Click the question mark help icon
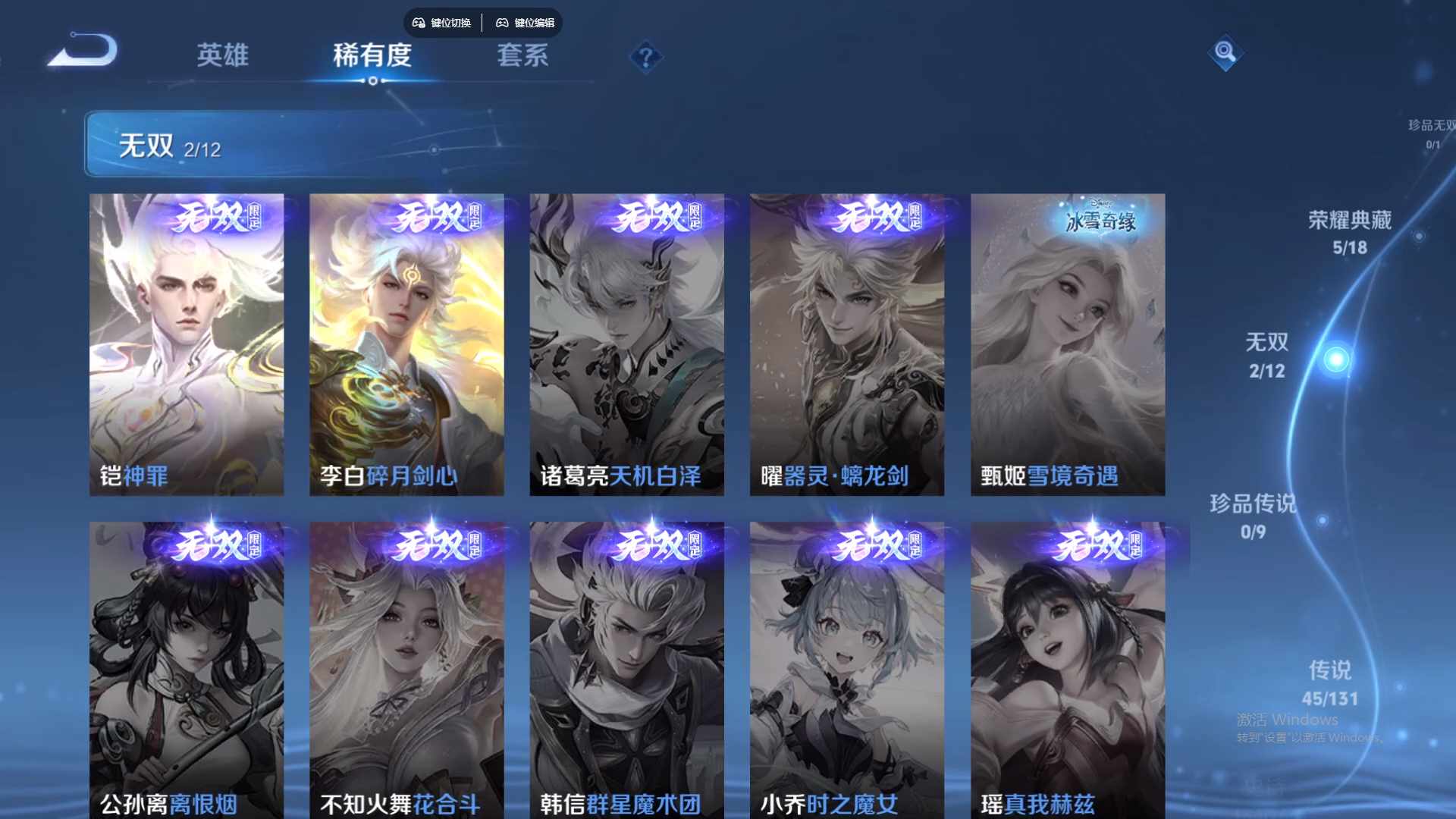The width and height of the screenshot is (1456, 819). [645, 55]
